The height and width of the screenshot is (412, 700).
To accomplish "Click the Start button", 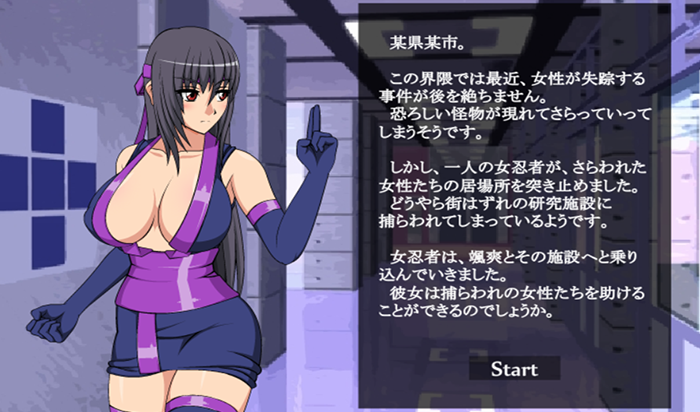I will 514,369.
